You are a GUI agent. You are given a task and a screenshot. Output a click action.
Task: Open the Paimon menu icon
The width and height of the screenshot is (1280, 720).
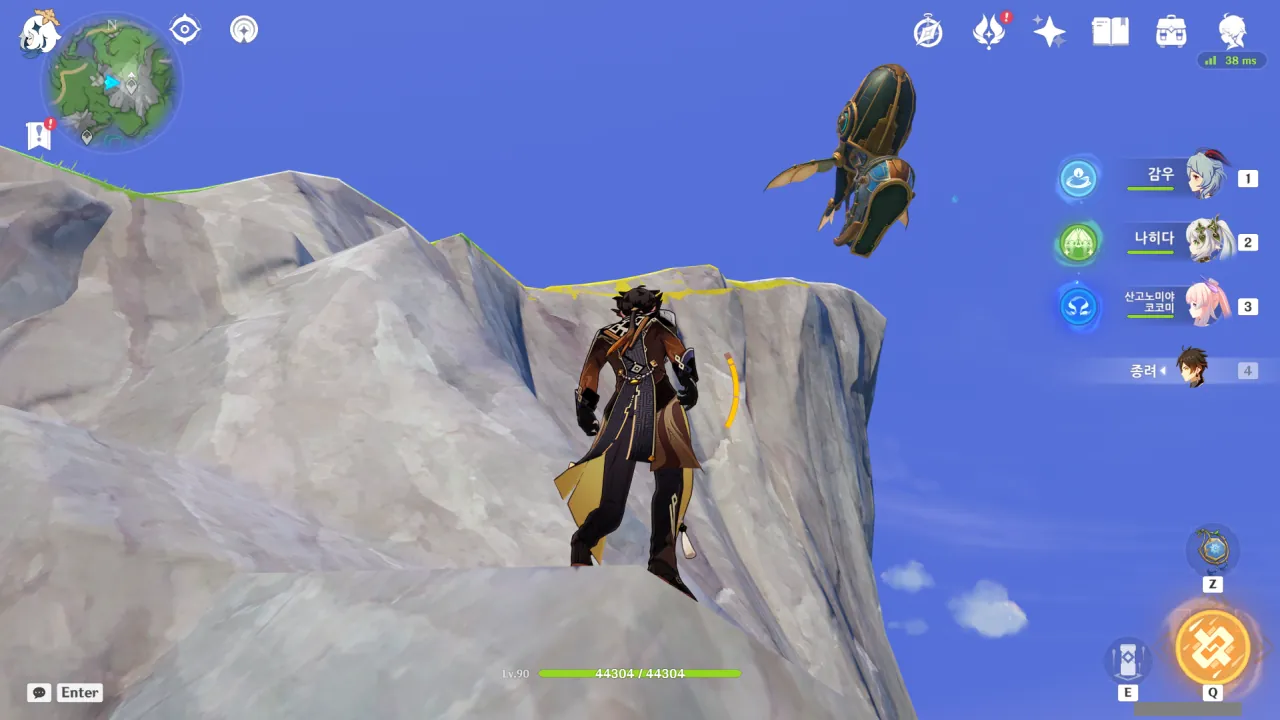pos(40,31)
